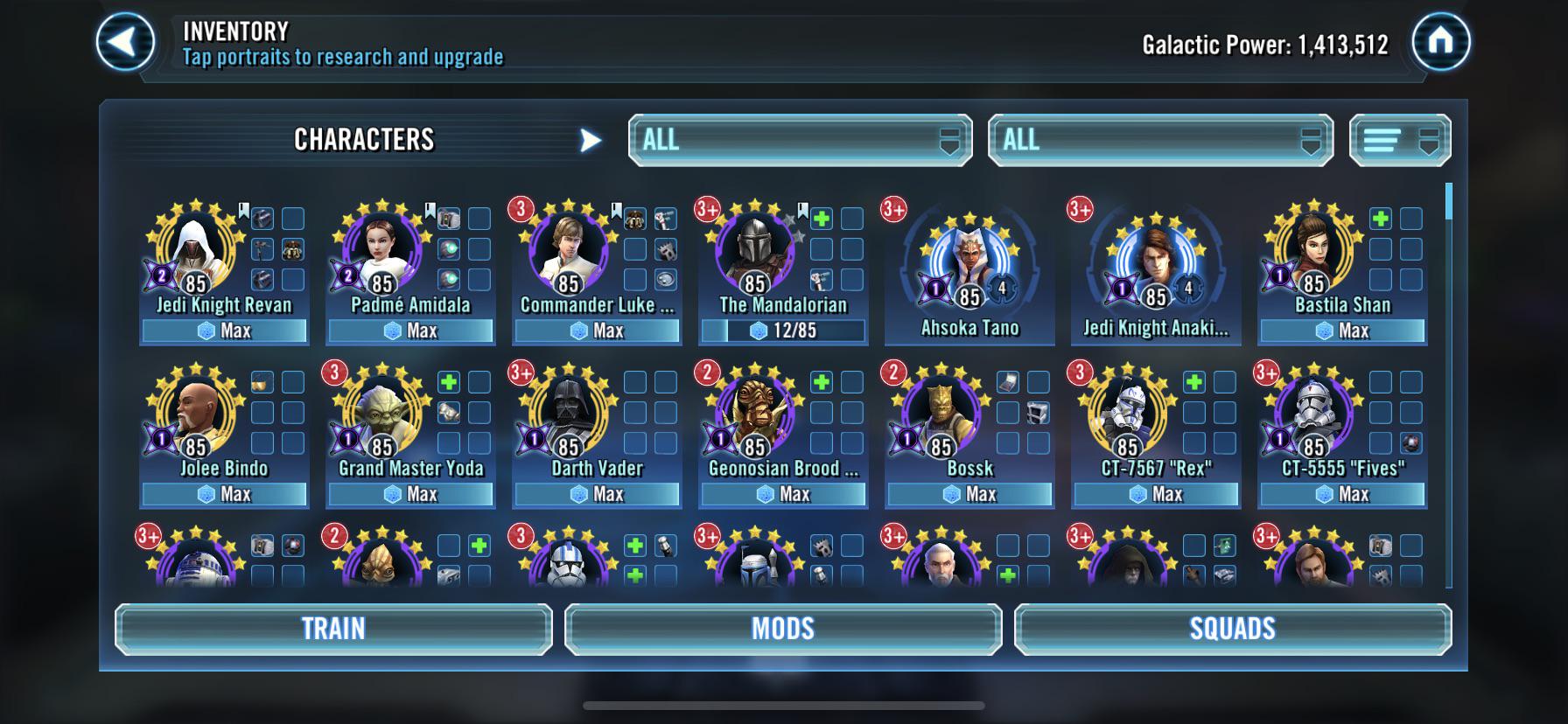Open the sort order dropdown at top right
The width and height of the screenshot is (1568, 724).
tap(1399, 140)
